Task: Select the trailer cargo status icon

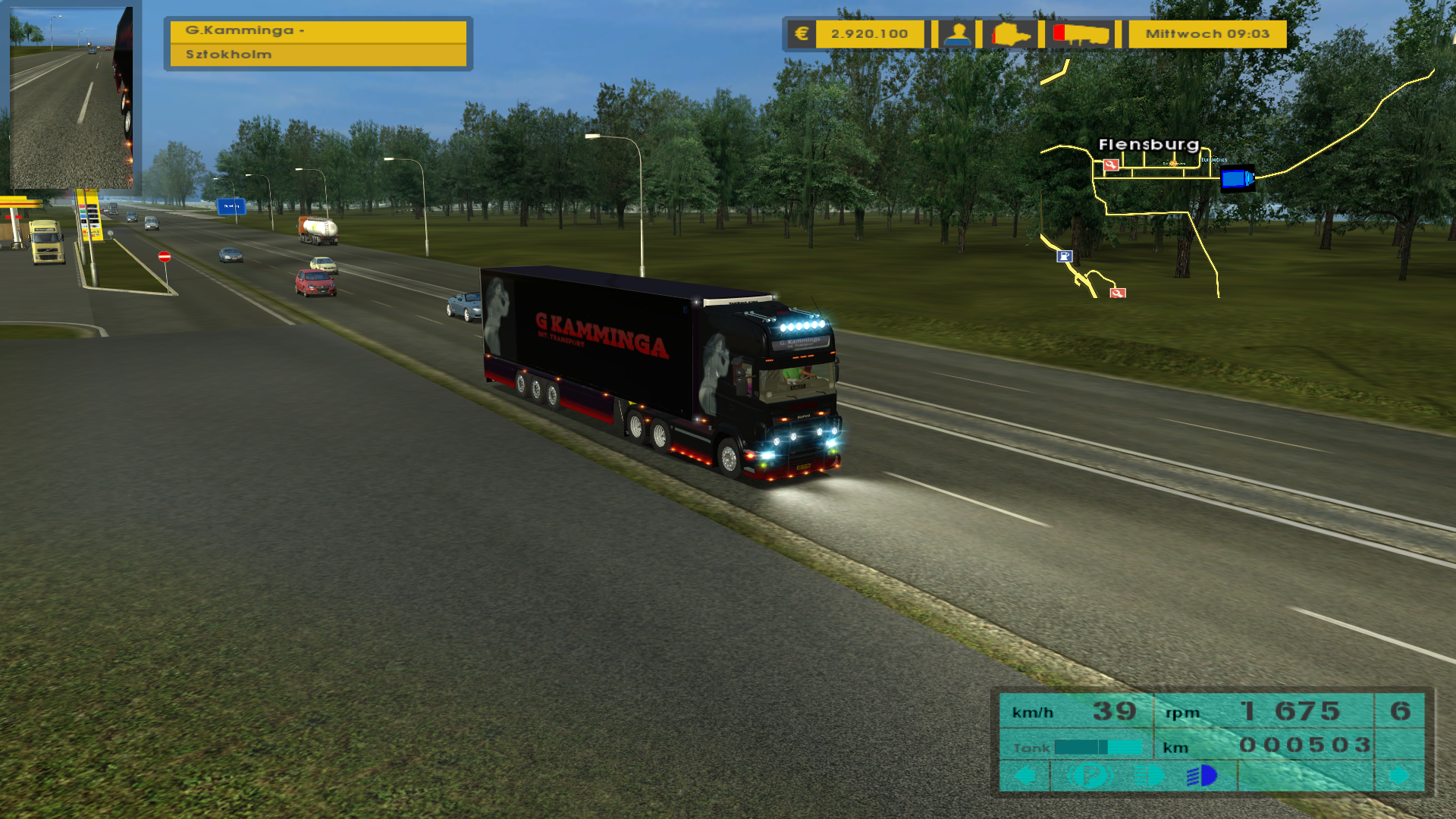Action: (1081, 34)
